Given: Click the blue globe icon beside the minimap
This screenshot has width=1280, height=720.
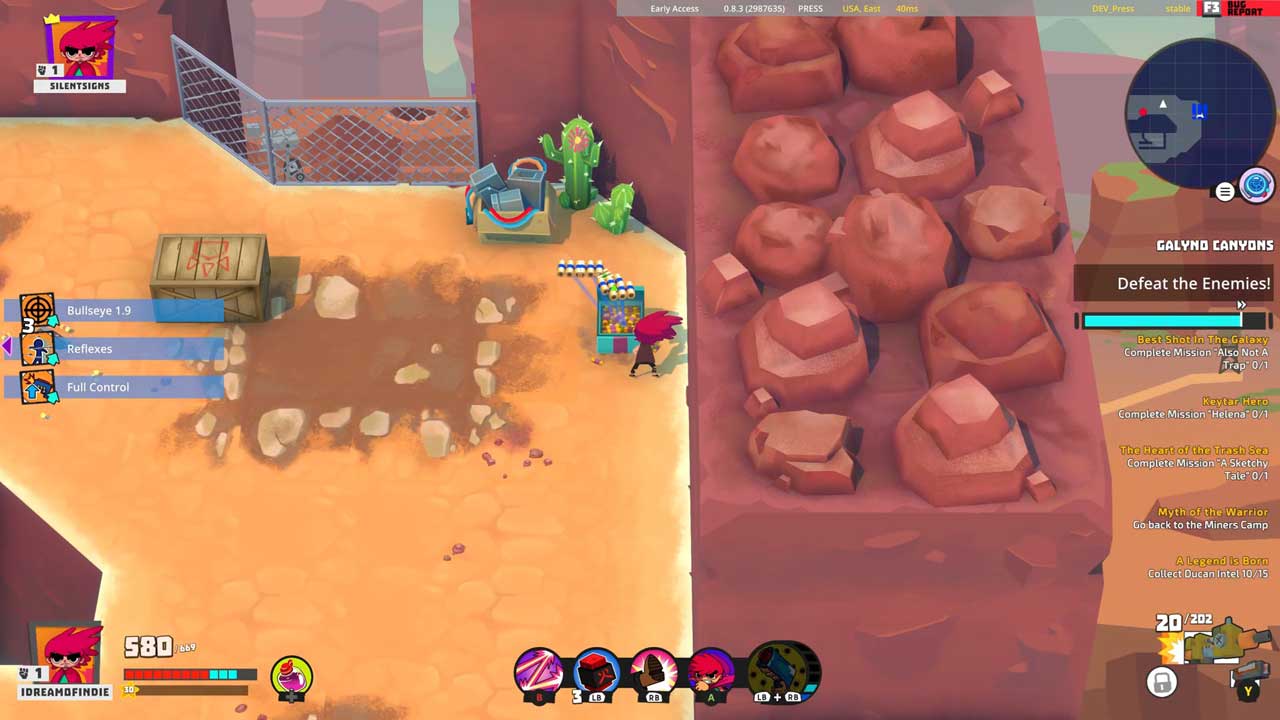Looking at the screenshot, I should click(1256, 186).
